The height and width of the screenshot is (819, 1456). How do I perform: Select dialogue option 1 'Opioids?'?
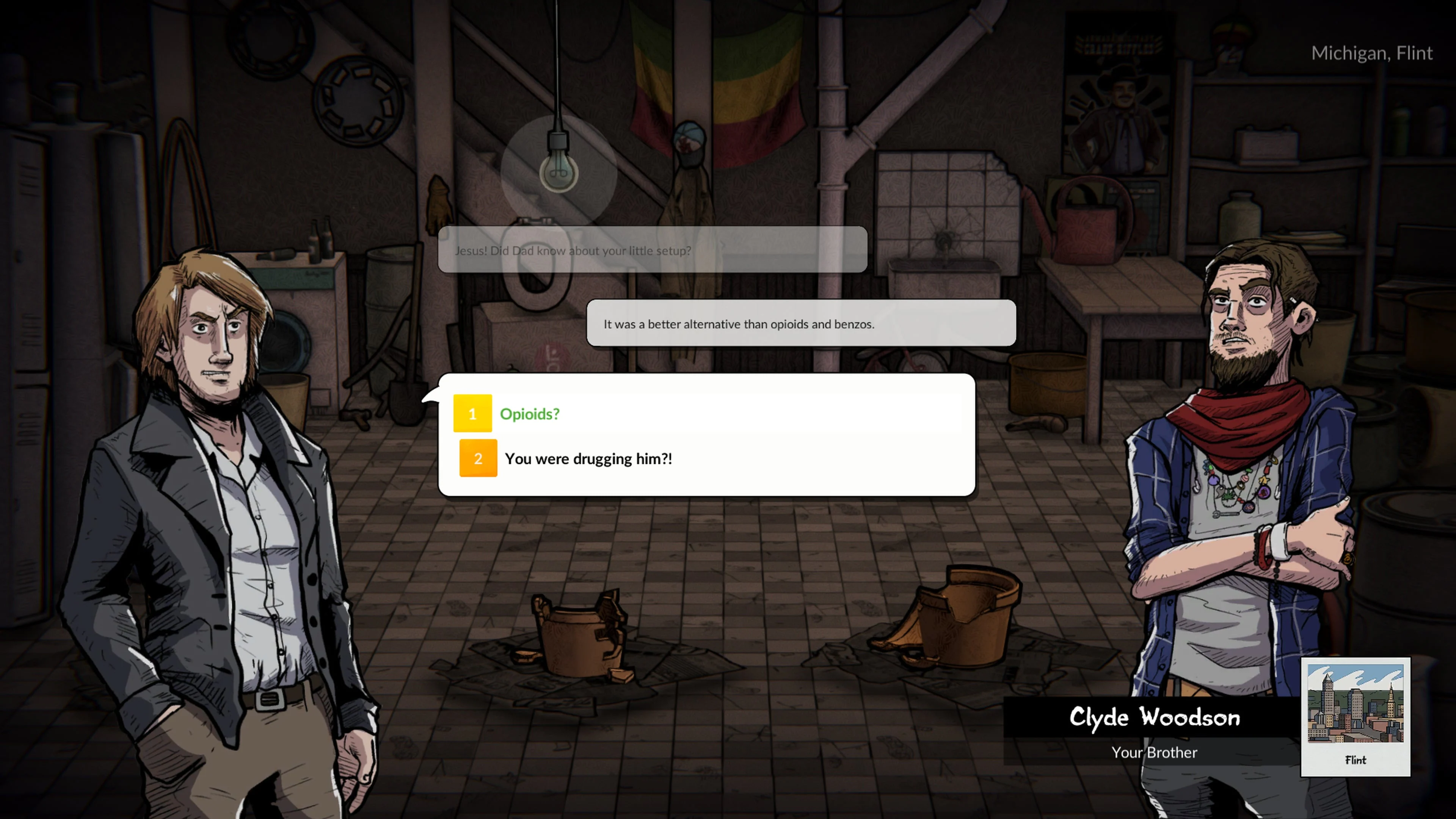click(530, 414)
